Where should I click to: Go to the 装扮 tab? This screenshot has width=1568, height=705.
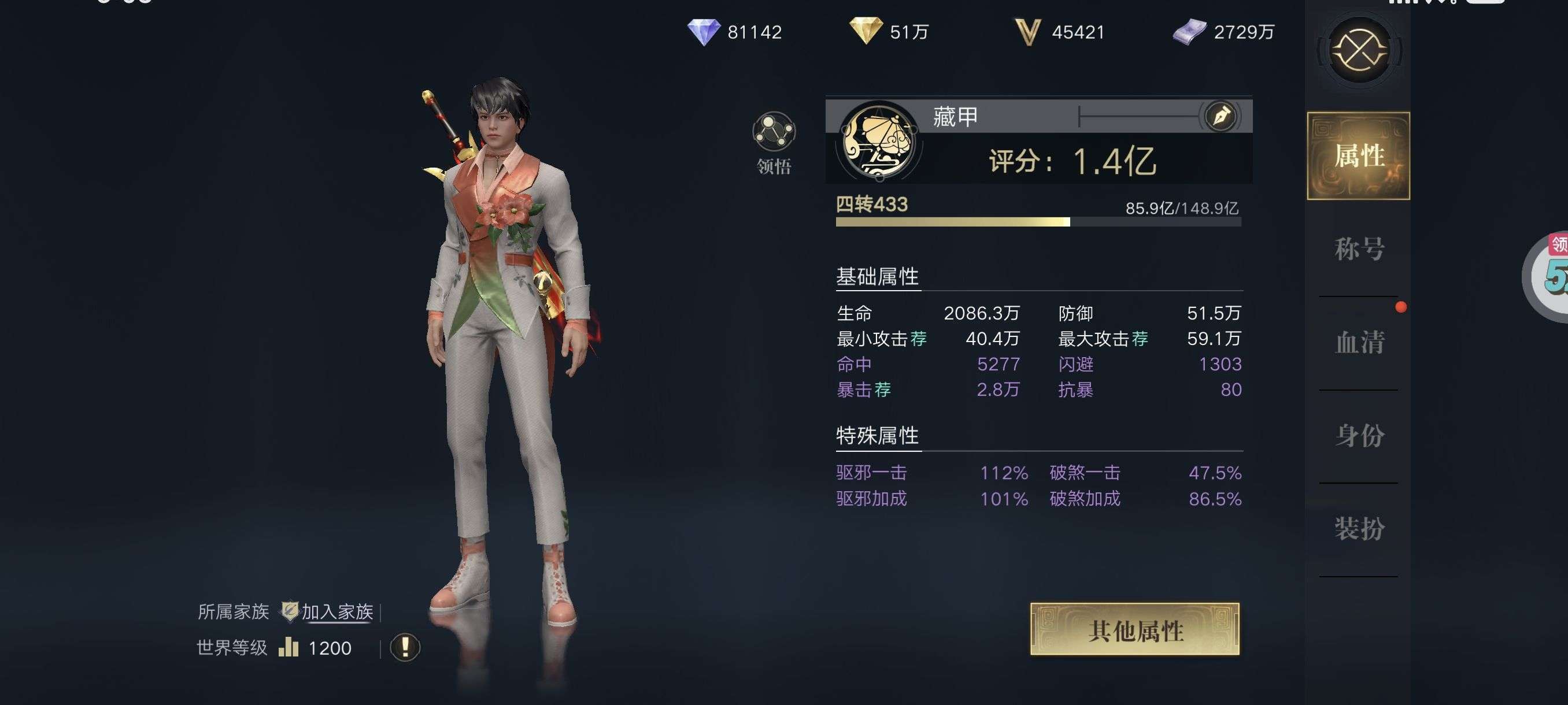pos(1359,528)
